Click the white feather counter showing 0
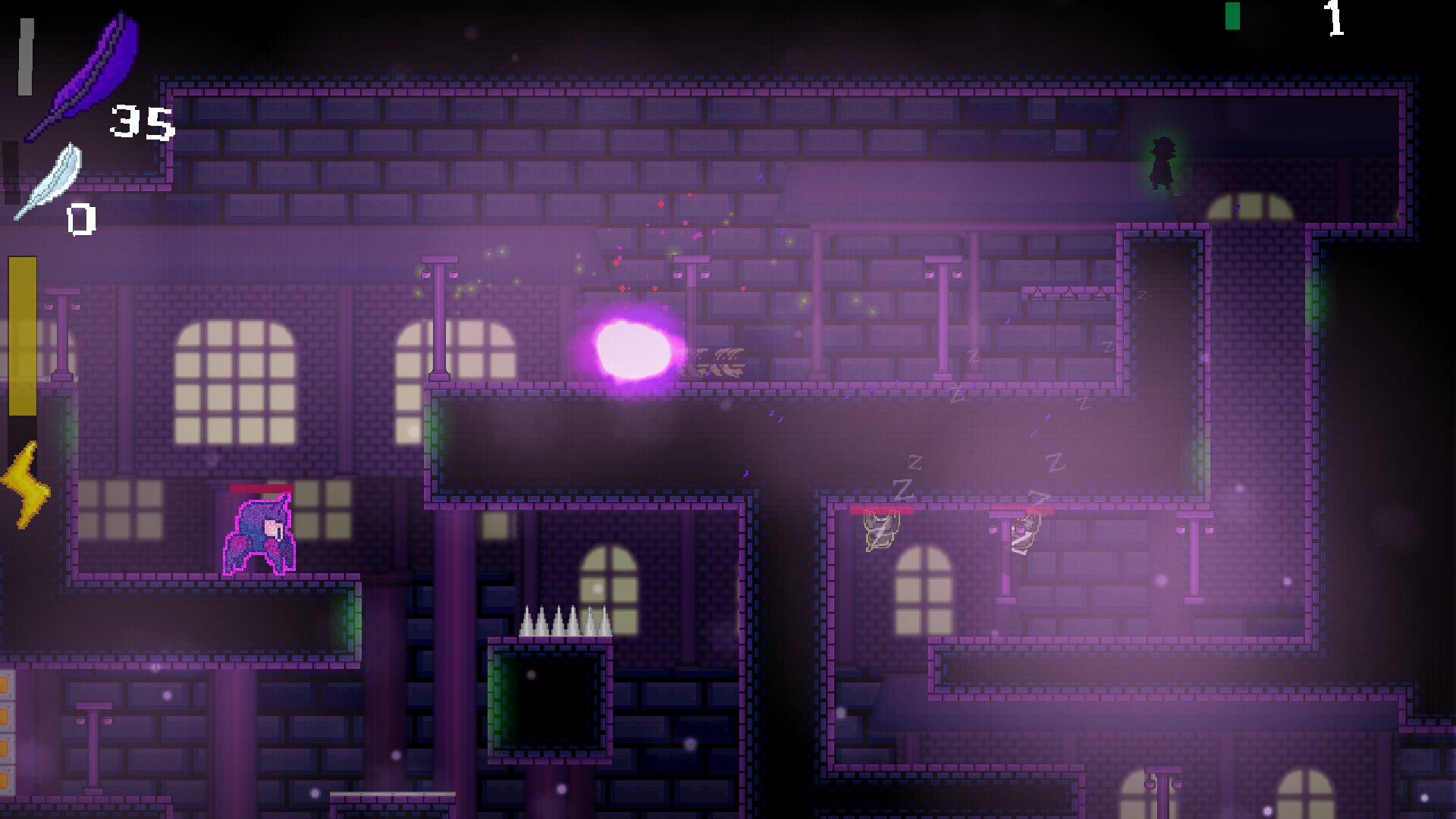Image resolution: width=1456 pixels, height=819 pixels. coord(80,220)
